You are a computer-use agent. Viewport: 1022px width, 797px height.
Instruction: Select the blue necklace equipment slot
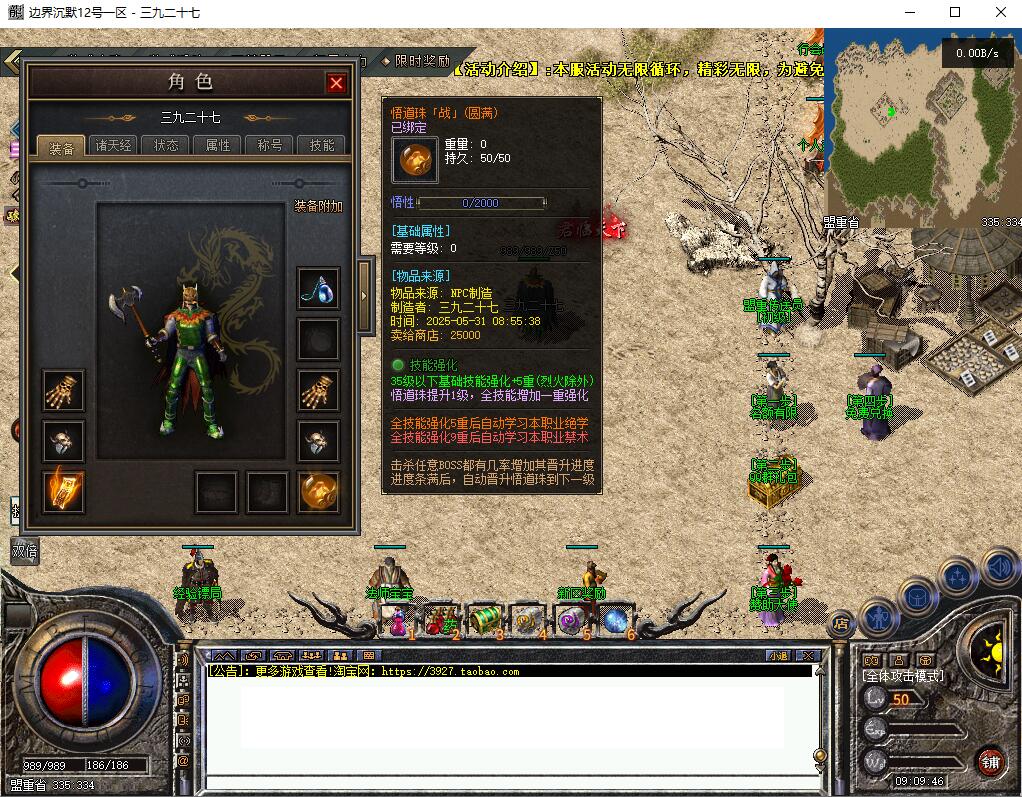tap(318, 288)
